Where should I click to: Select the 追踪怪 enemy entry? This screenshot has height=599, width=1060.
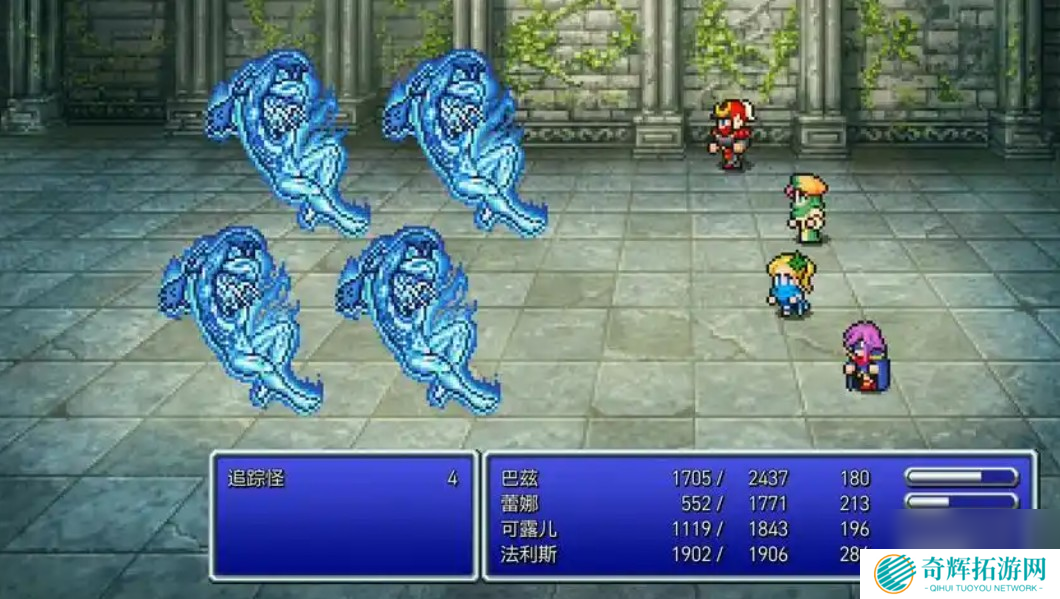tap(256, 479)
